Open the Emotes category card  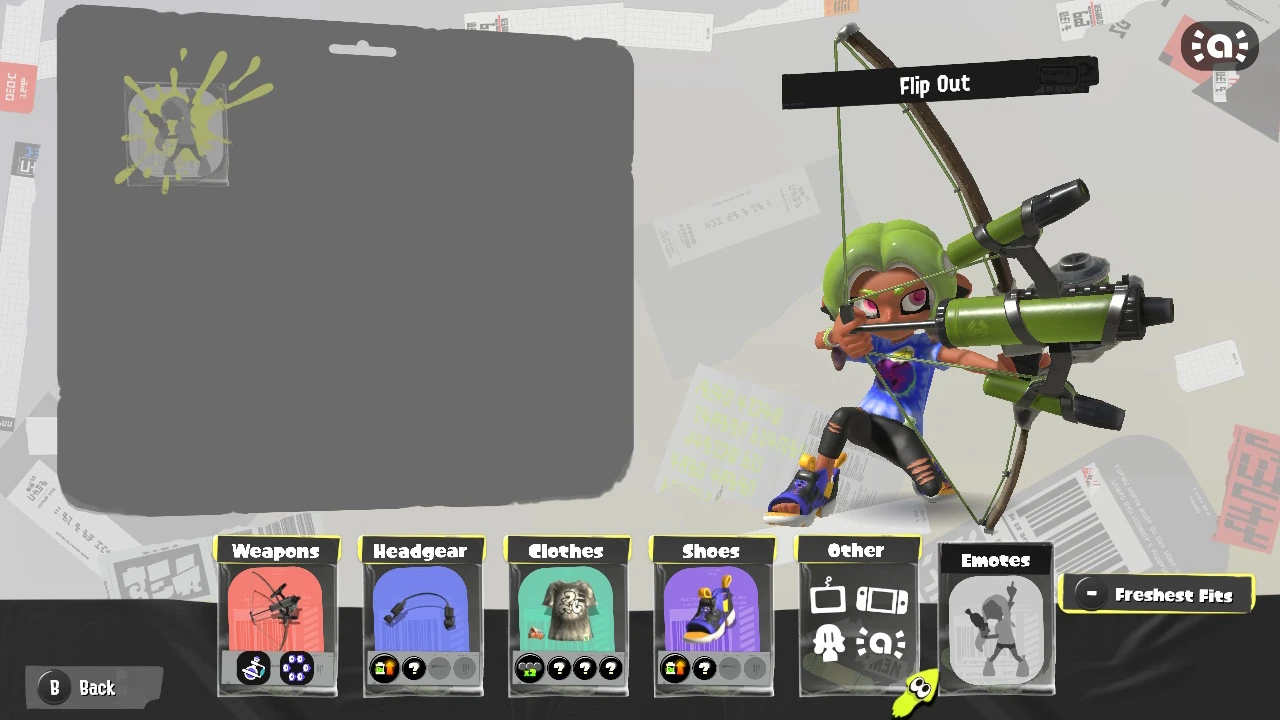[995, 620]
